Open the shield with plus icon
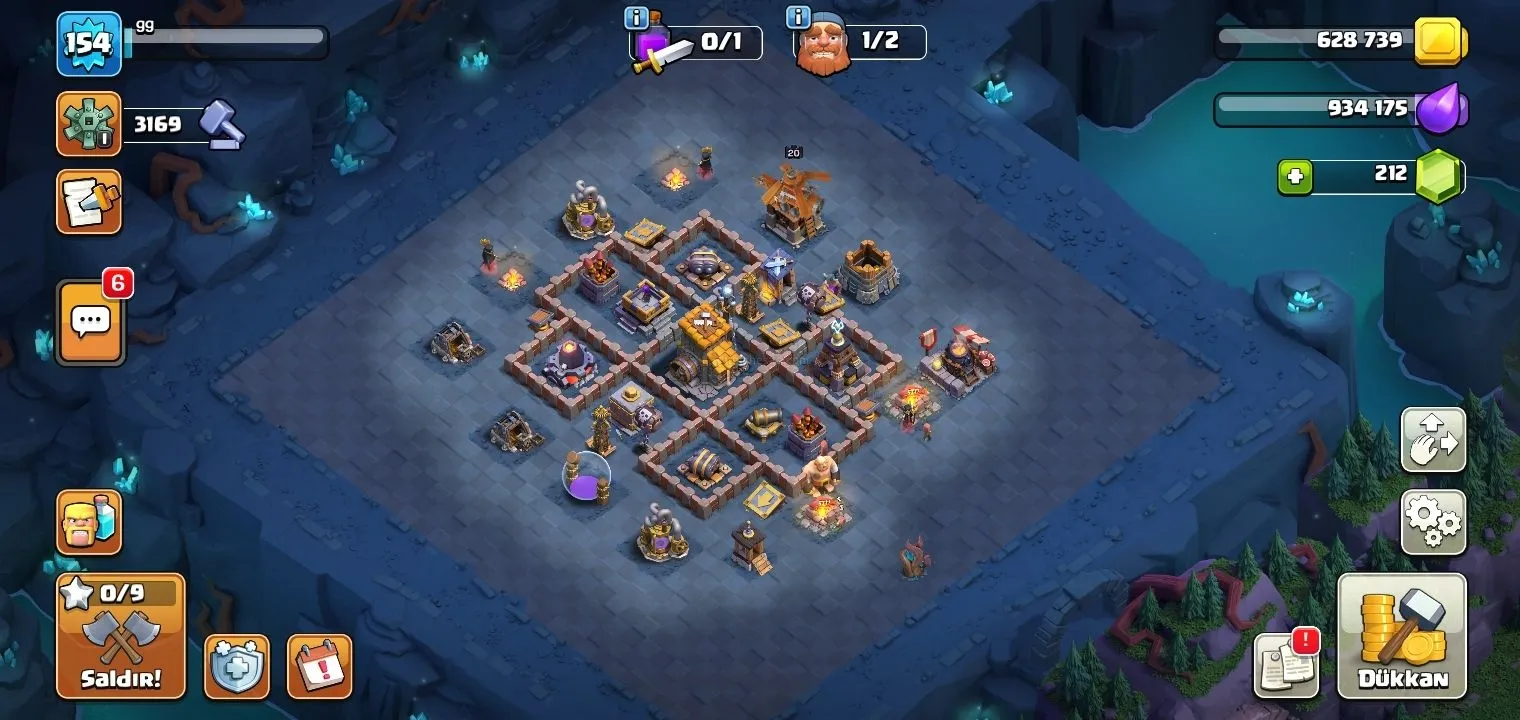 [x=237, y=666]
